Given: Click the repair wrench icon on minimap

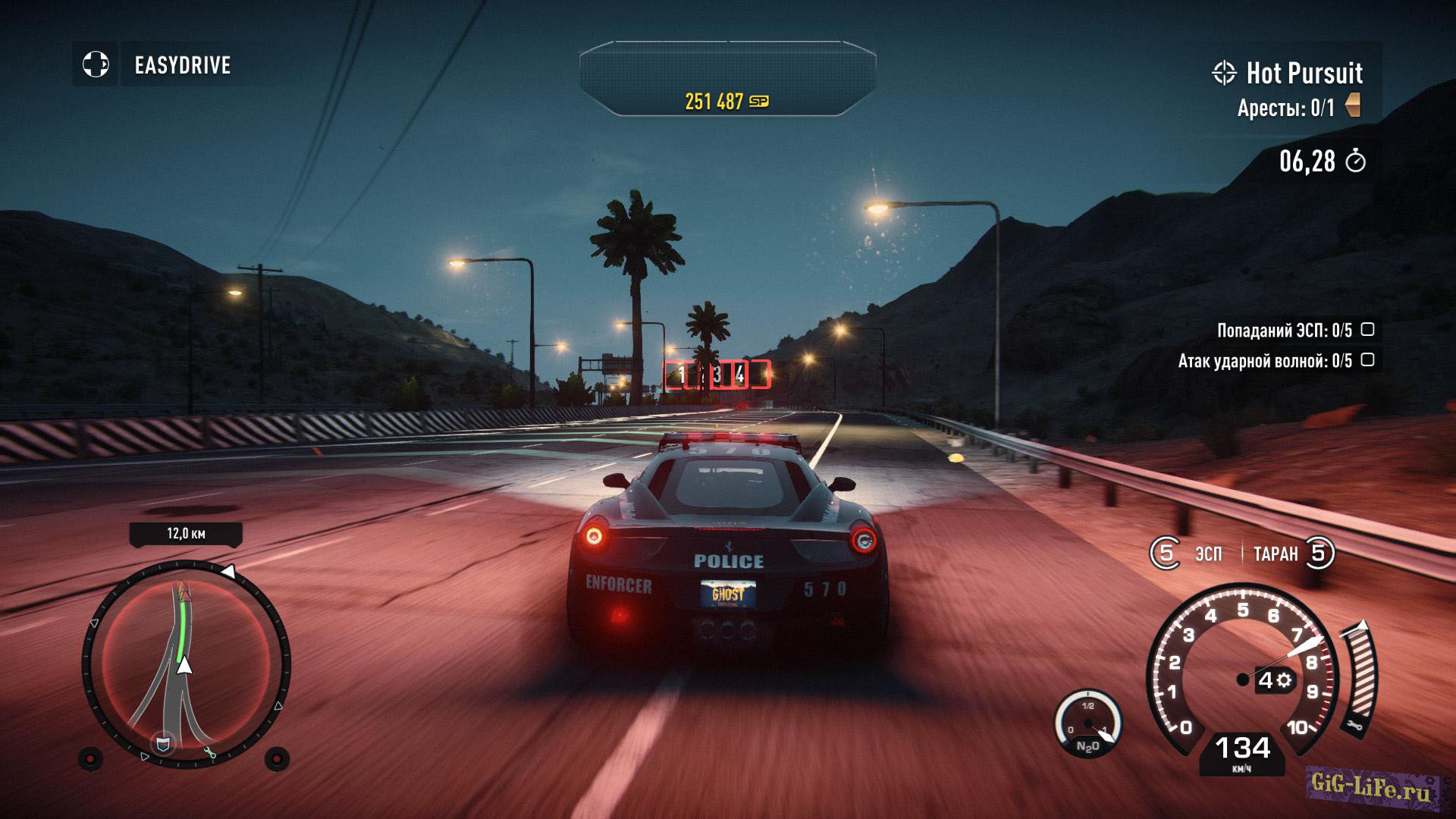Looking at the screenshot, I should [x=210, y=753].
